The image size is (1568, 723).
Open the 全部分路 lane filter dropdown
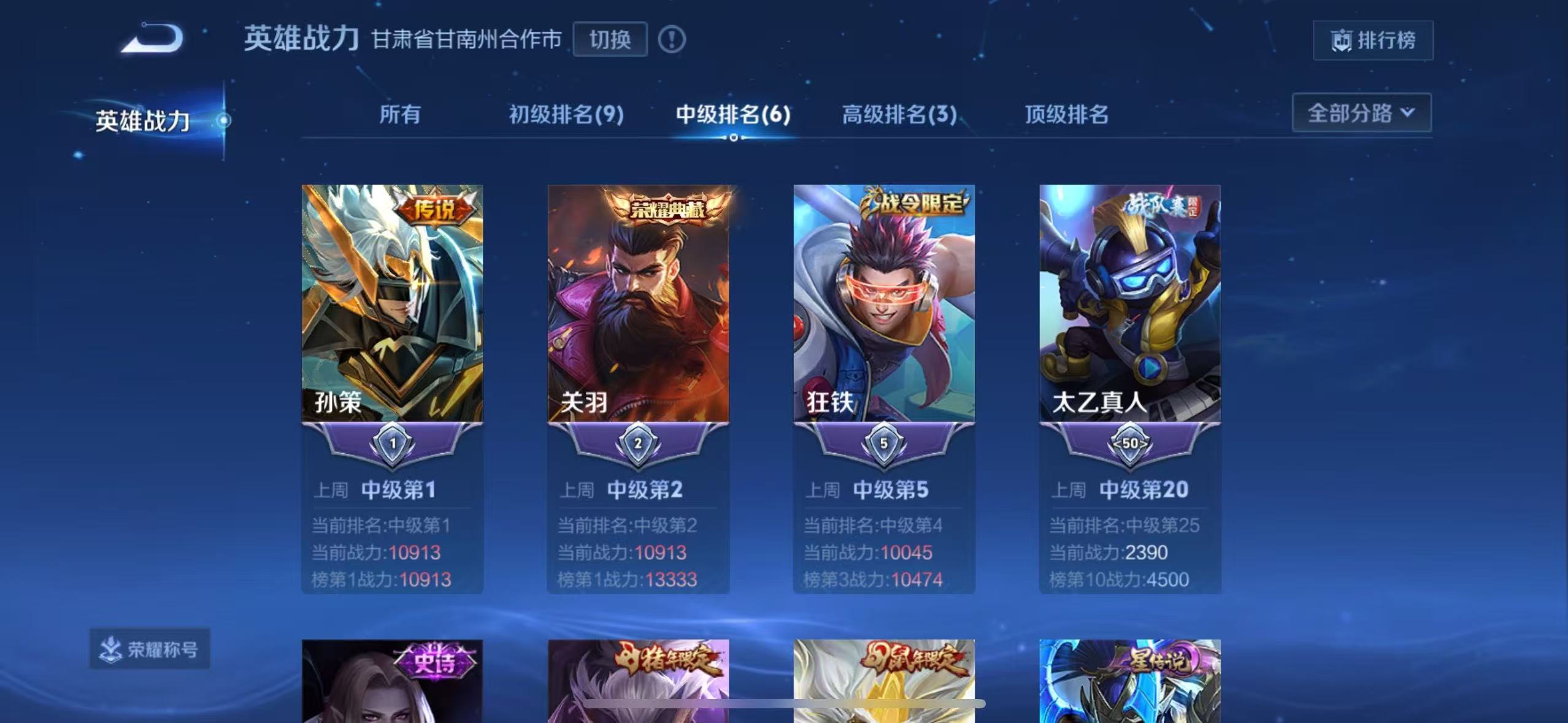click(x=1362, y=113)
